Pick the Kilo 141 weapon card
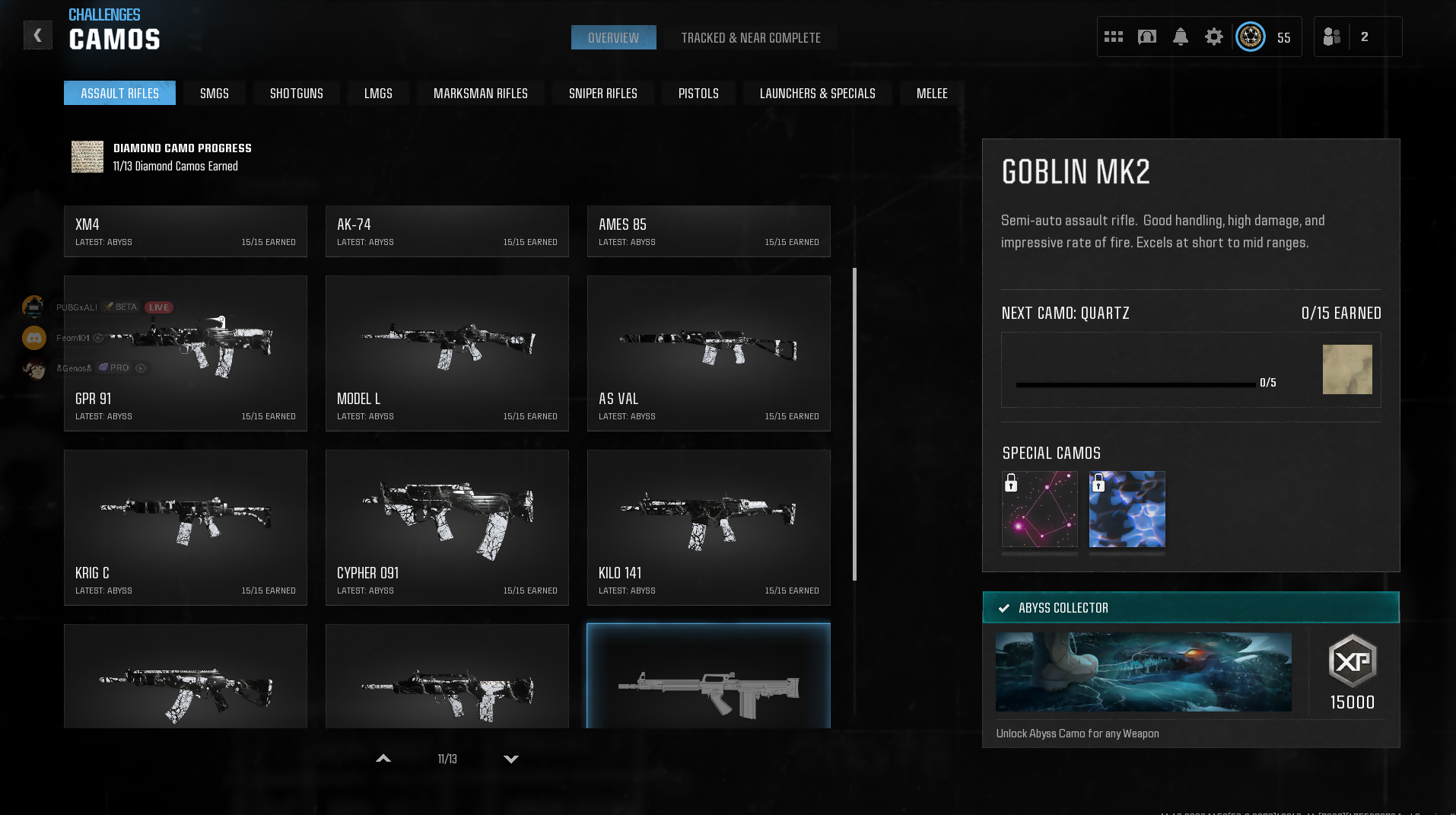The width and height of the screenshot is (1456, 815). pyautogui.click(x=708, y=527)
